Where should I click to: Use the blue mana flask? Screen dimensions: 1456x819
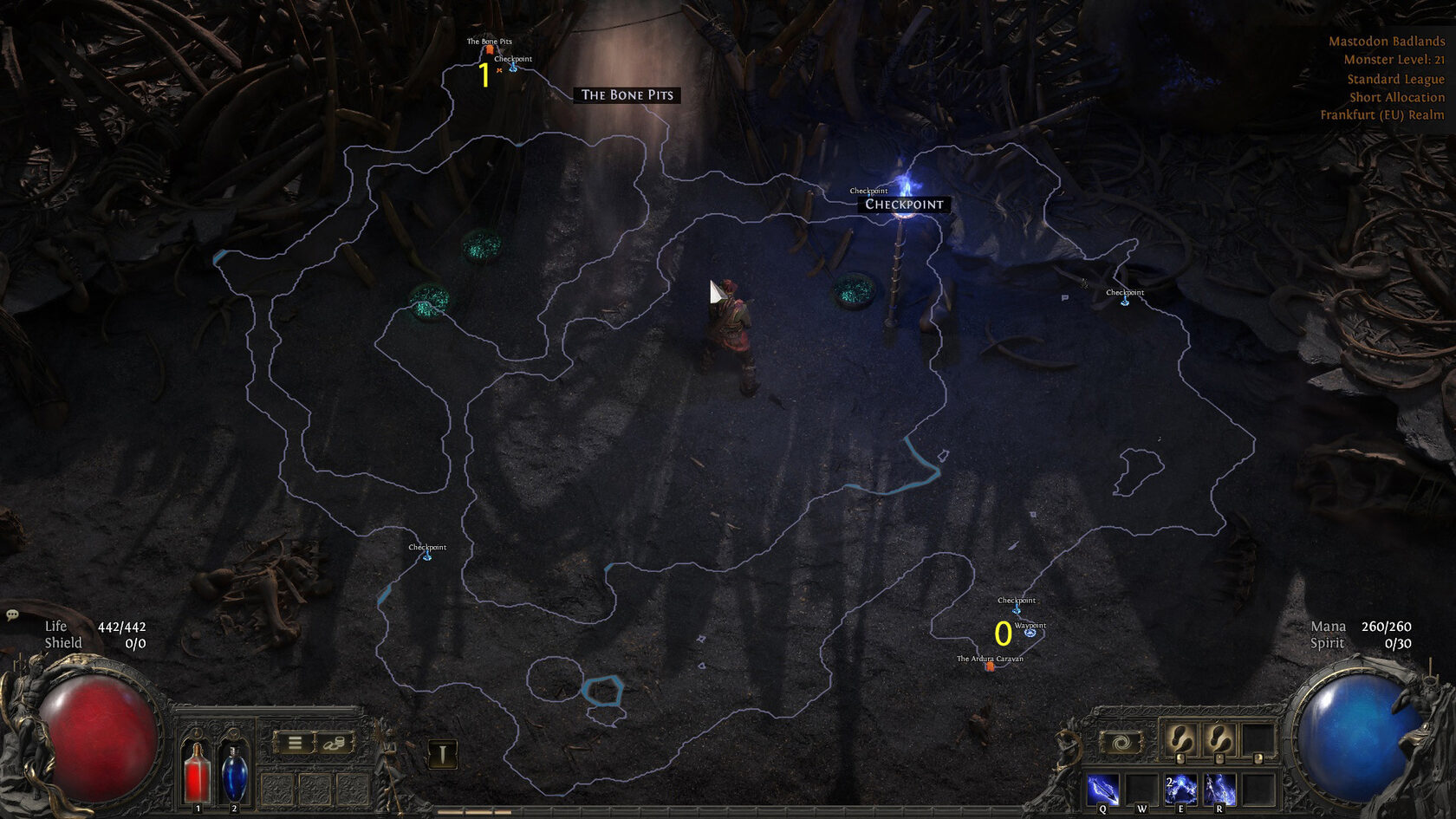coord(234,772)
